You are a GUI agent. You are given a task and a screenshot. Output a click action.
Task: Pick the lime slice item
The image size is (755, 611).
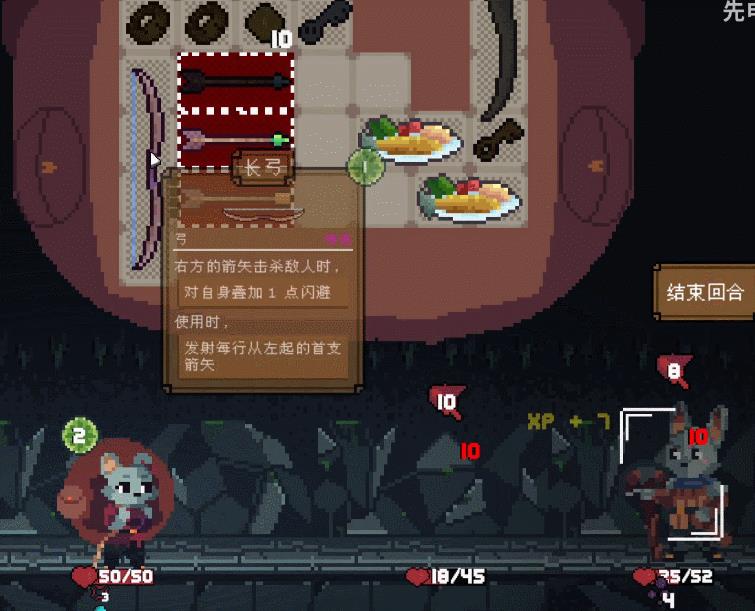(366, 167)
